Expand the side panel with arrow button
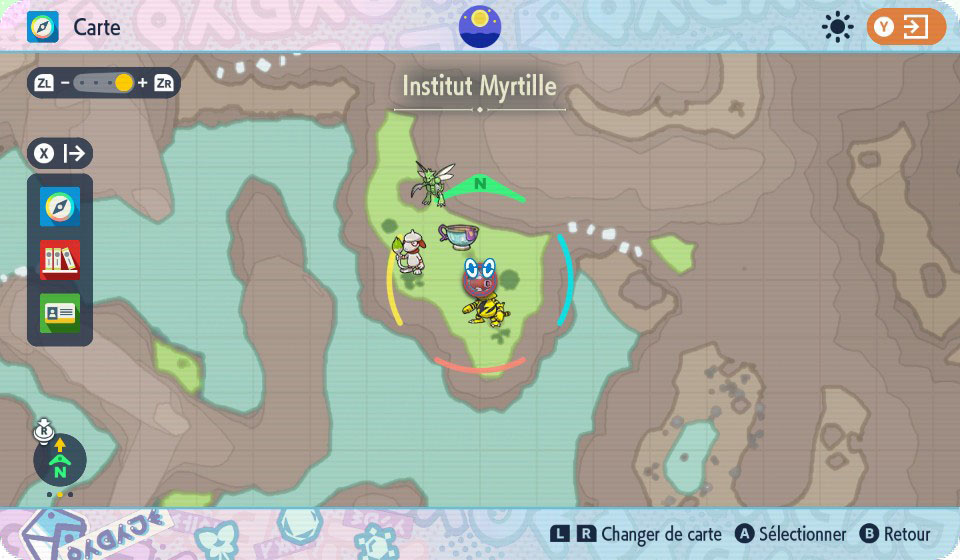This screenshot has width=960, height=560. pyautogui.click(x=60, y=153)
